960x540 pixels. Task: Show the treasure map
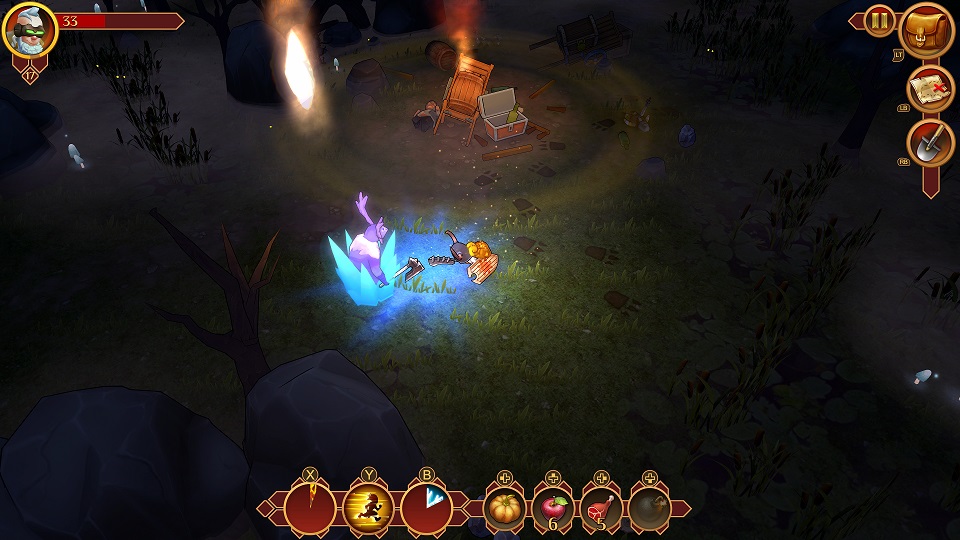click(x=931, y=89)
